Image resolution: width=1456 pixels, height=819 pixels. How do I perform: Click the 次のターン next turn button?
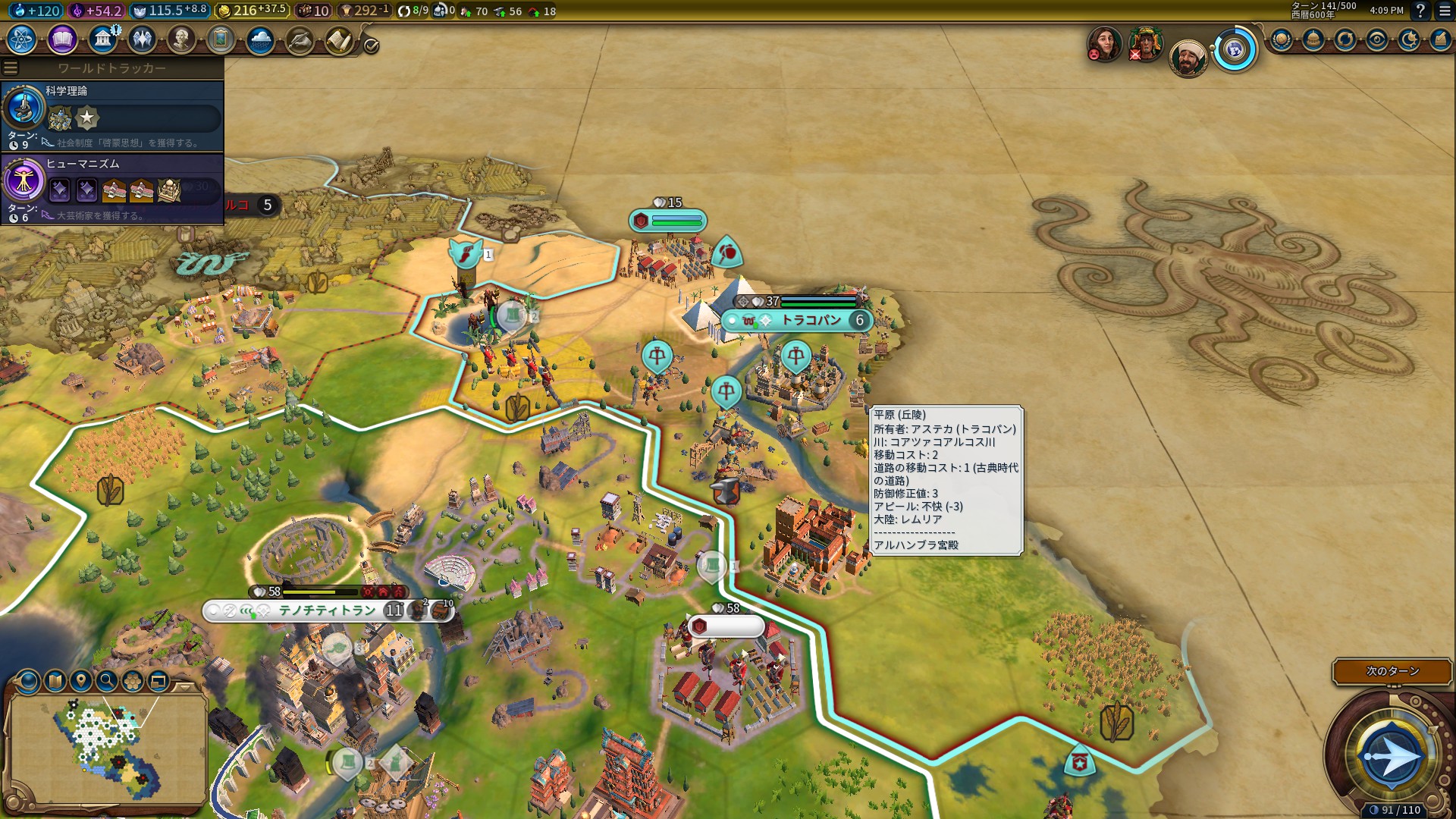1392,671
